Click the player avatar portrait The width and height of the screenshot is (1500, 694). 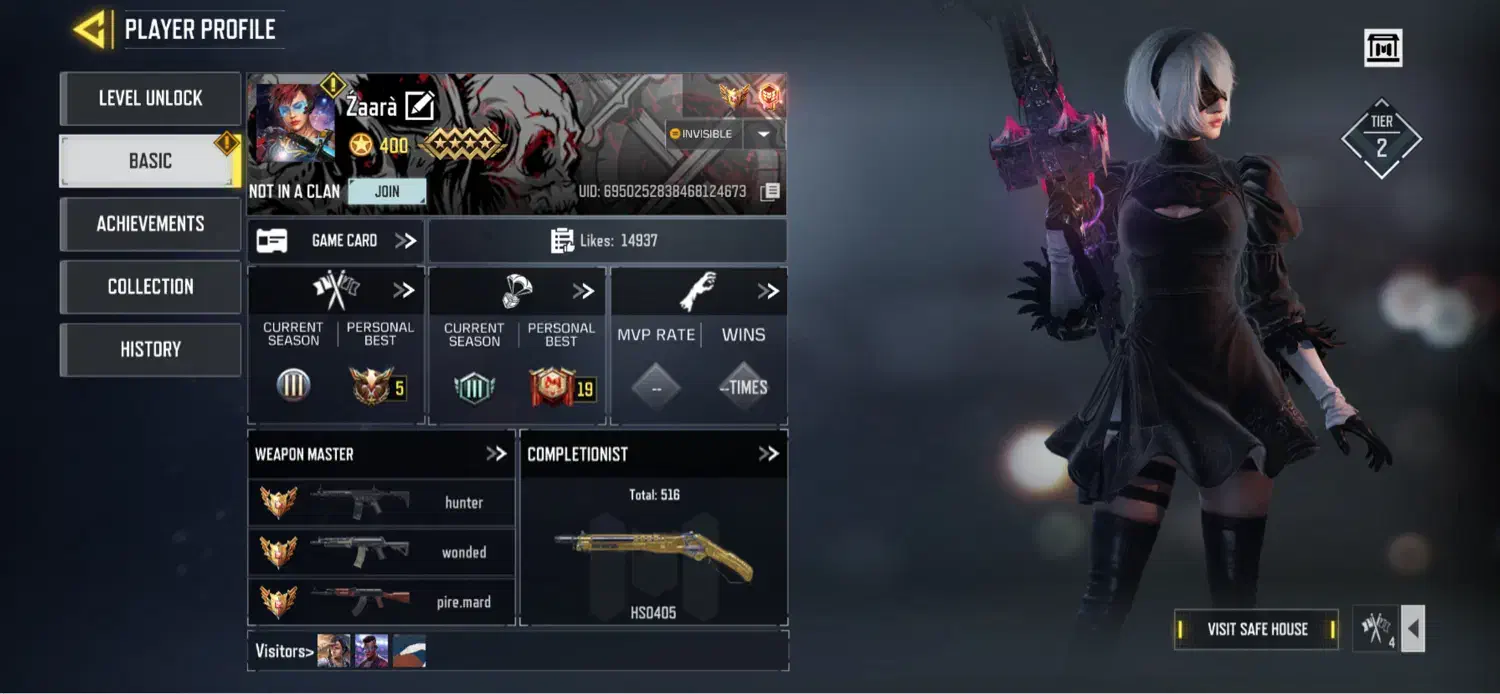[295, 122]
